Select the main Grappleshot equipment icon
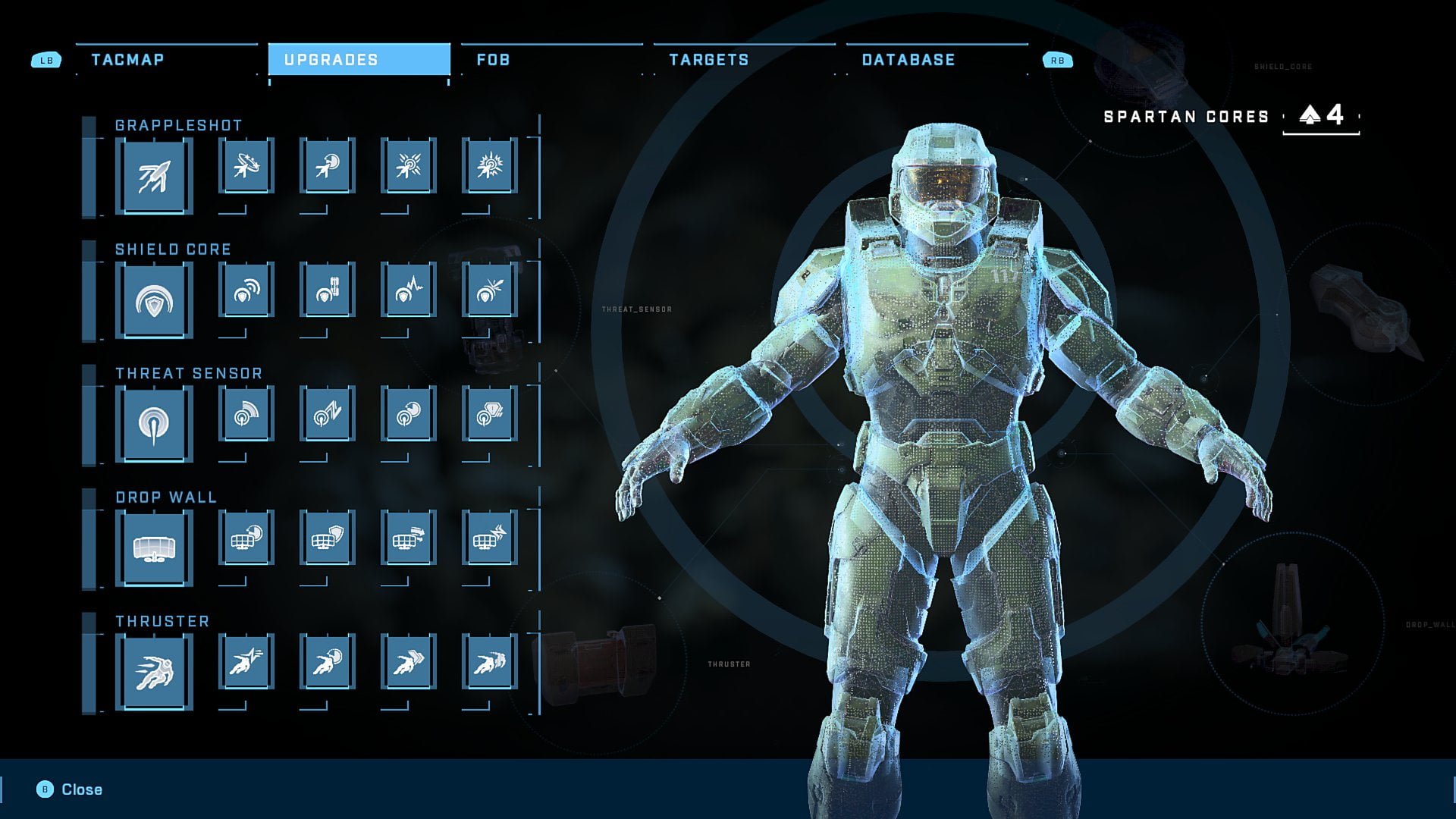This screenshot has width=1456, height=819. click(x=154, y=176)
